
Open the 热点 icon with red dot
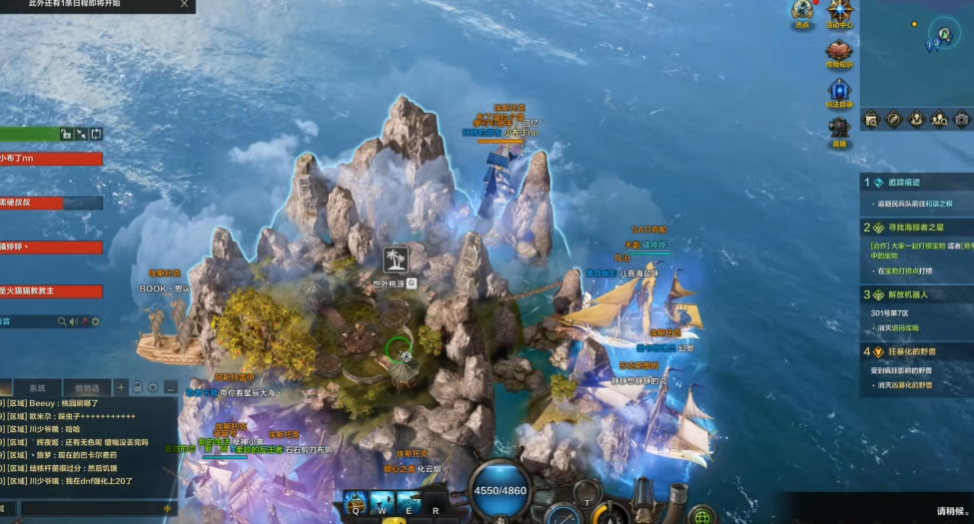pos(801,11)
